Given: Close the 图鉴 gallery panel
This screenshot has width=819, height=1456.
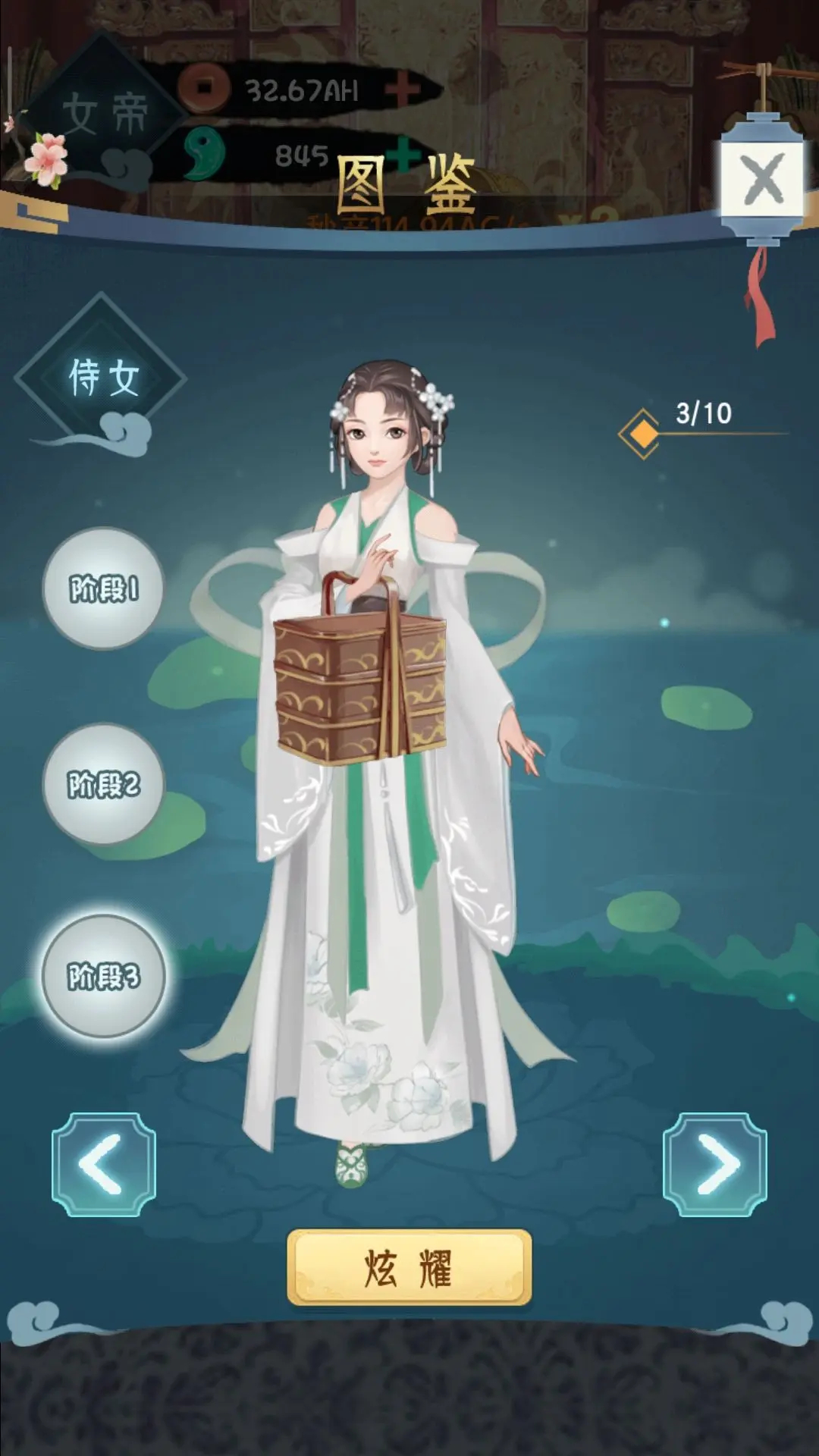Looking at the screenshot, I should [762, 180].
